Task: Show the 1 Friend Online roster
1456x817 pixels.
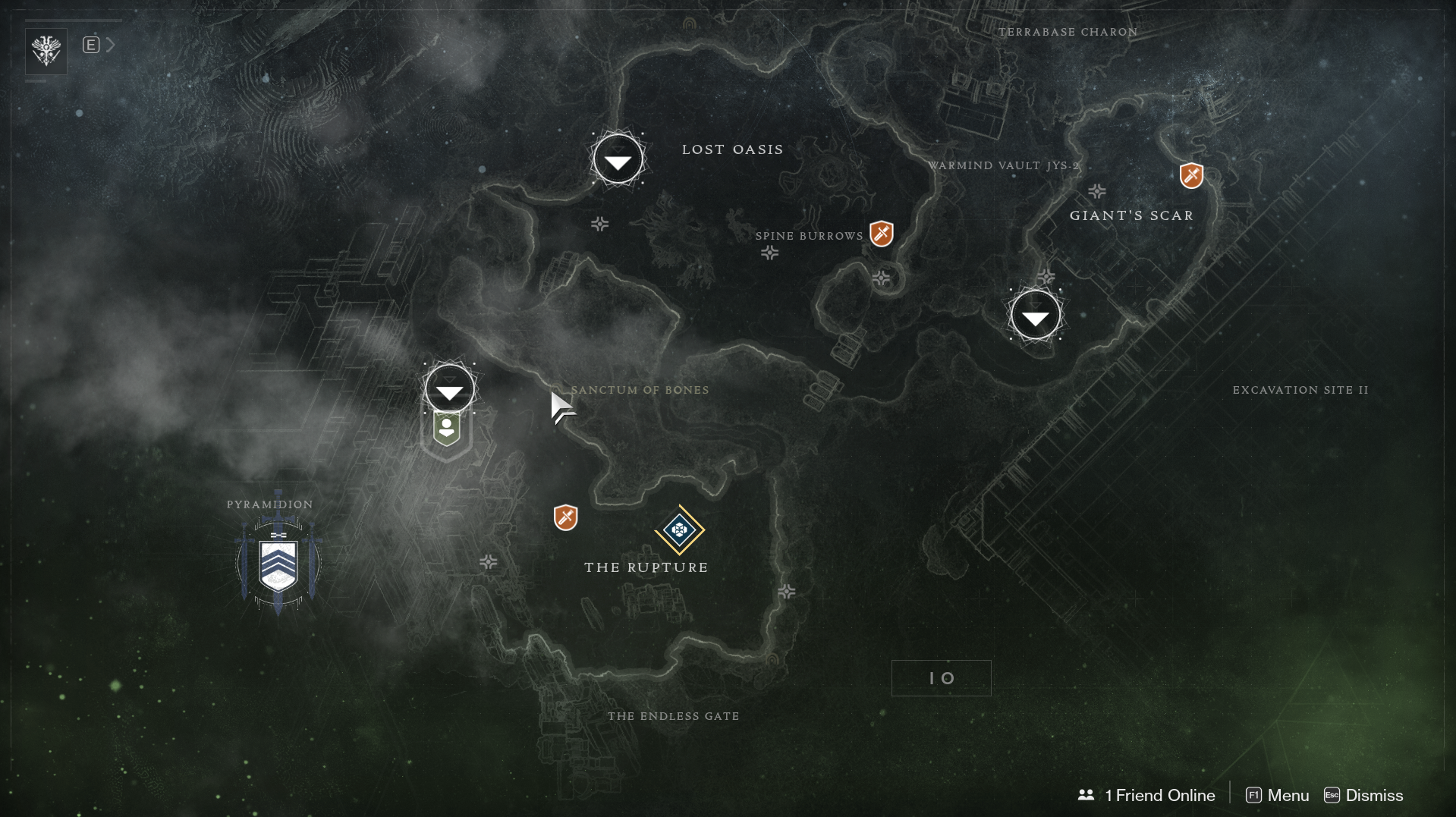Action: click(x=1146, y=795)
